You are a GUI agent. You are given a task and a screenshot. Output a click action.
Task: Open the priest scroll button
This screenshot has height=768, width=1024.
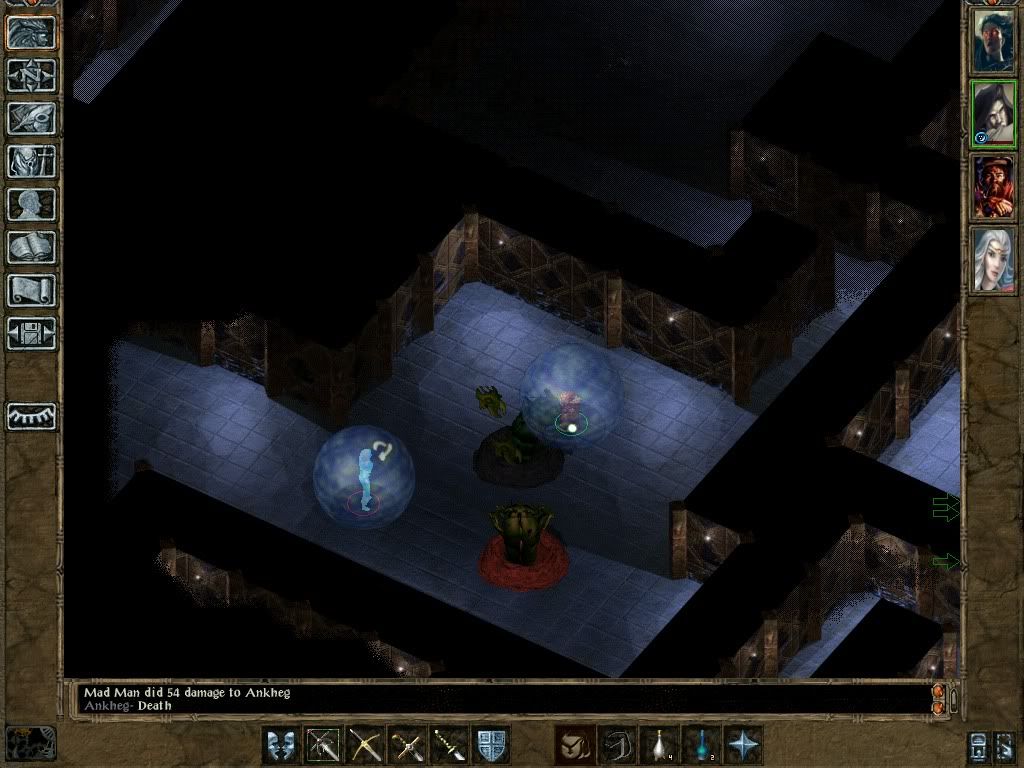(32, 290)
